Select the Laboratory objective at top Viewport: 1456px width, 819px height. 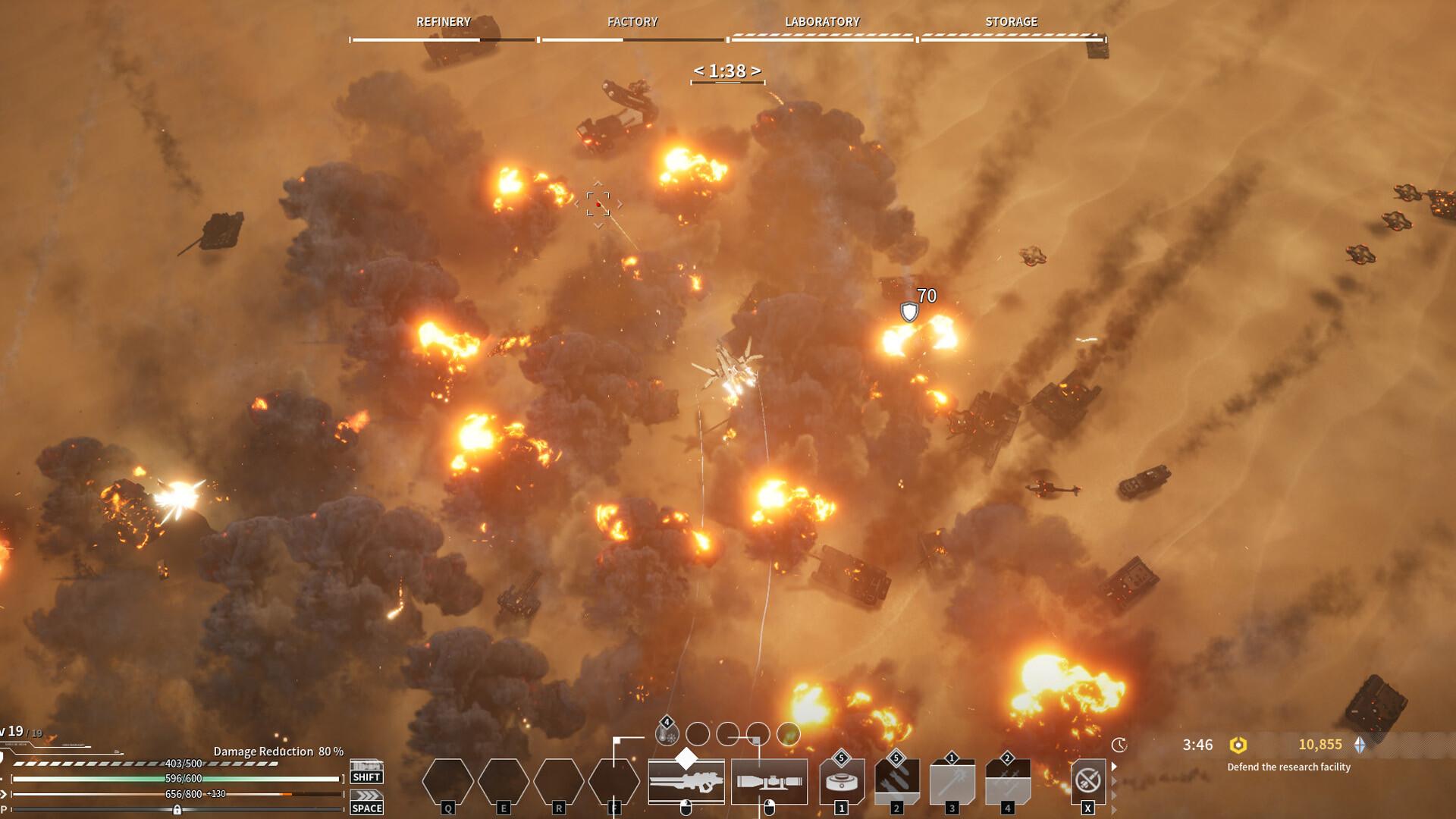click(822, 22)
